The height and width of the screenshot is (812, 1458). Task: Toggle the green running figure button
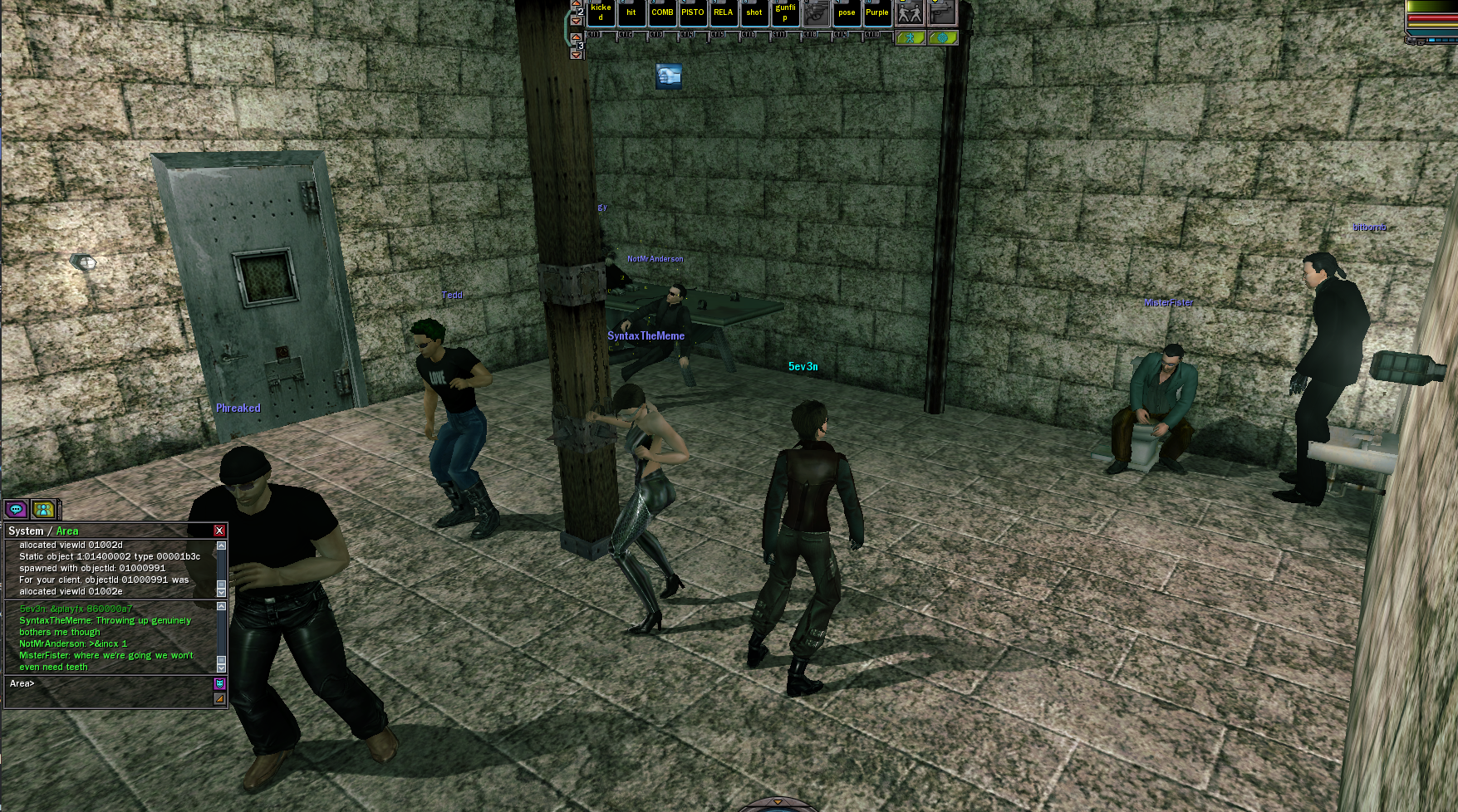click(x=911, y=38)
